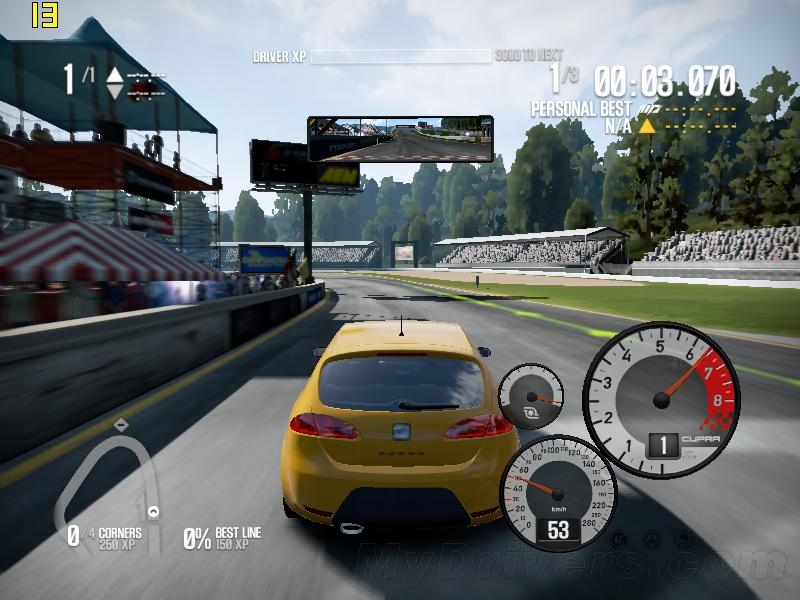Select the small turbo boost gauge
This screenshot has width=800, height=600.
tap(530, 397)
